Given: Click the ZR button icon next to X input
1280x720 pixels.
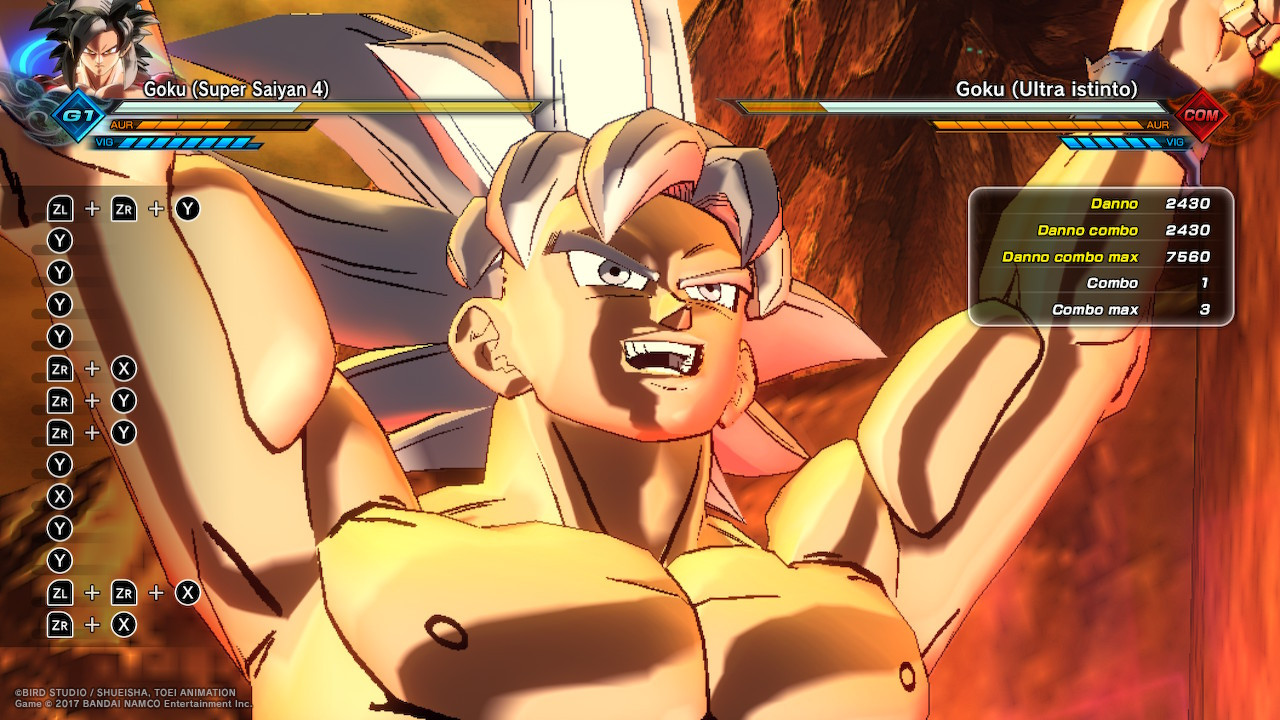Looking at the screenshot, I should [x=126, y=369].
